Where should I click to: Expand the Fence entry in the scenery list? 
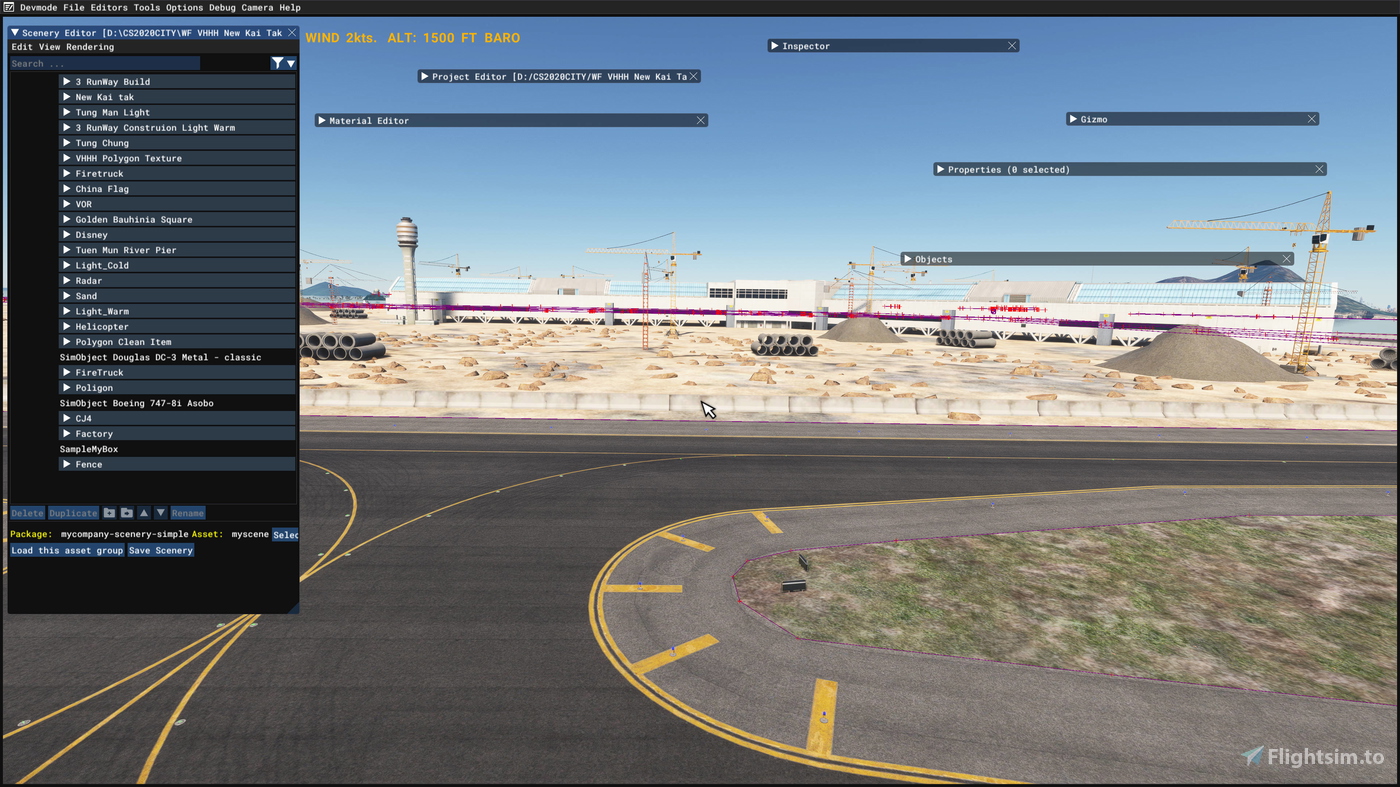pyautogui.click(x=66, y=464)
